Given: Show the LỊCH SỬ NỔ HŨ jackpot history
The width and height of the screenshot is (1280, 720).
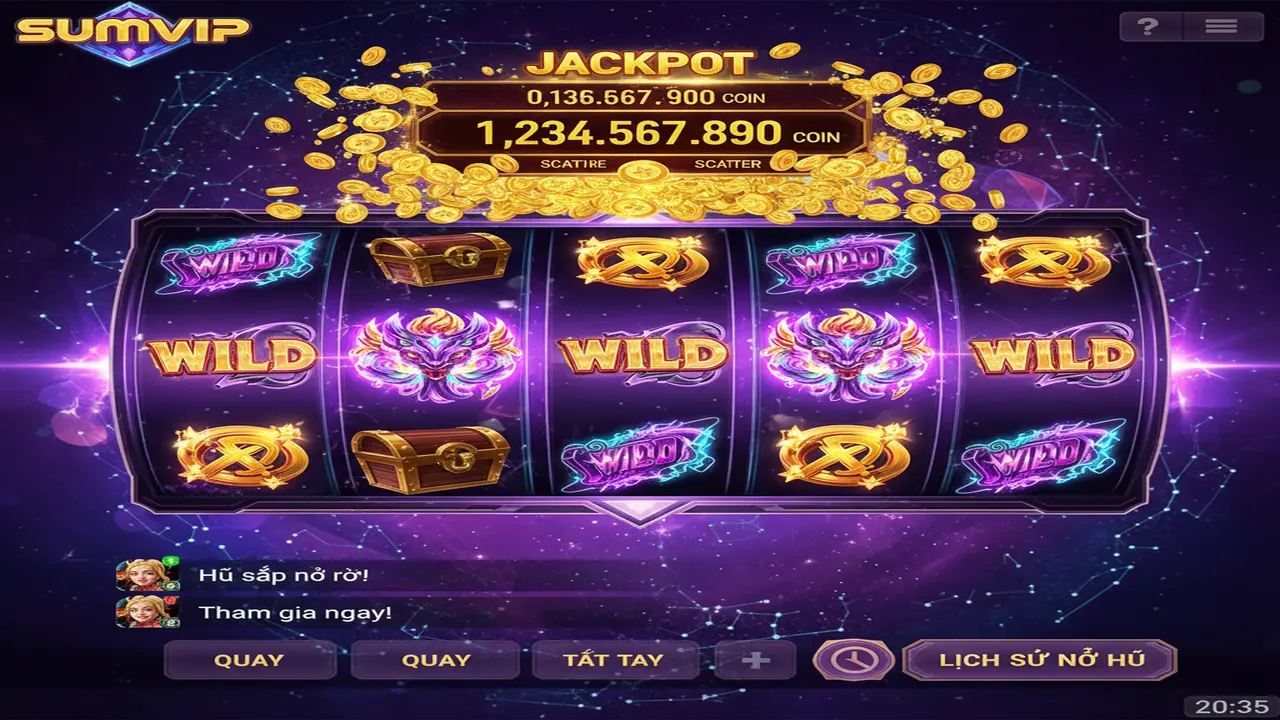Looking at the screenshot, I should 1040,660.
